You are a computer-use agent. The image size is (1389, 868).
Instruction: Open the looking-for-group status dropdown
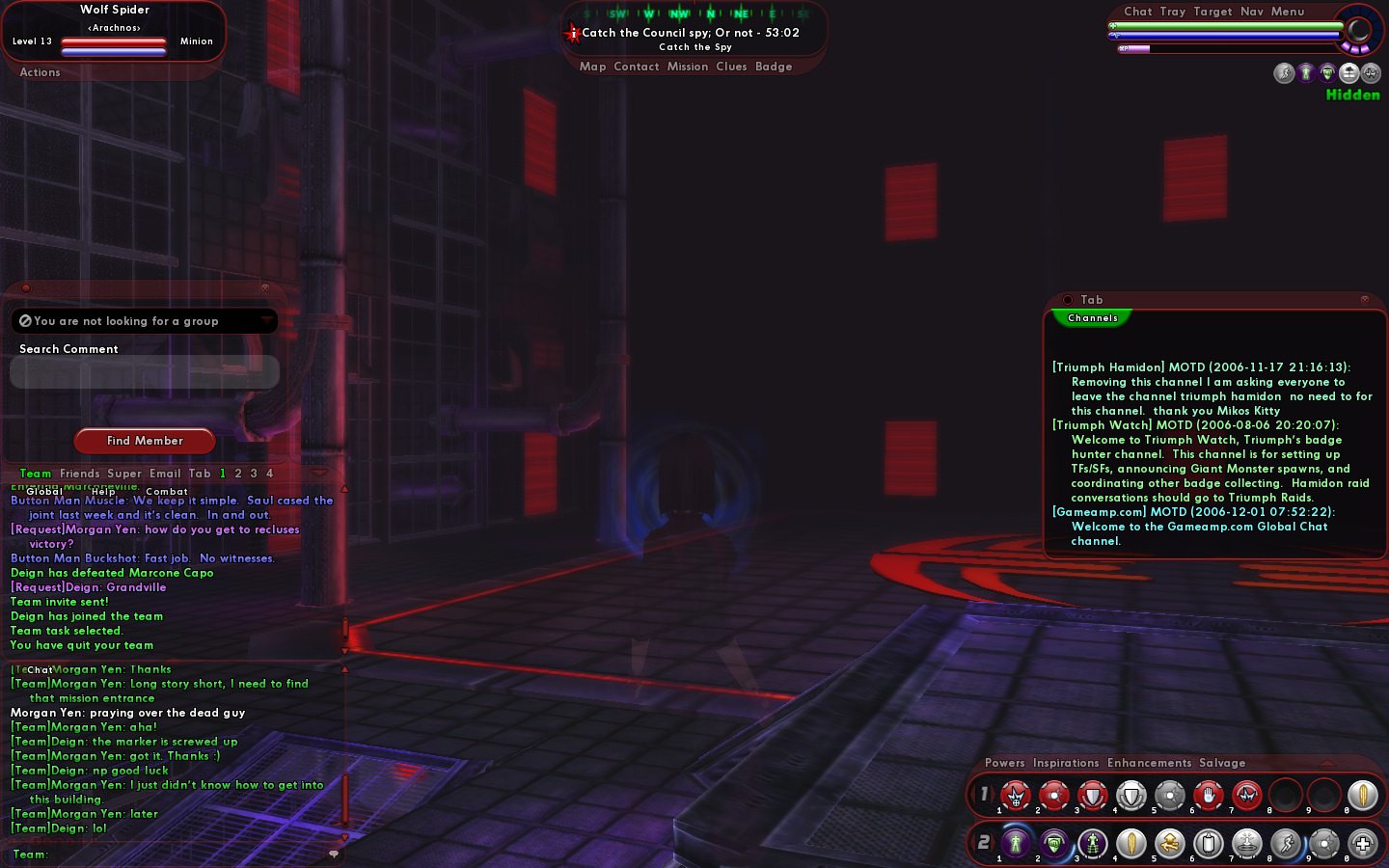(265, 320)
